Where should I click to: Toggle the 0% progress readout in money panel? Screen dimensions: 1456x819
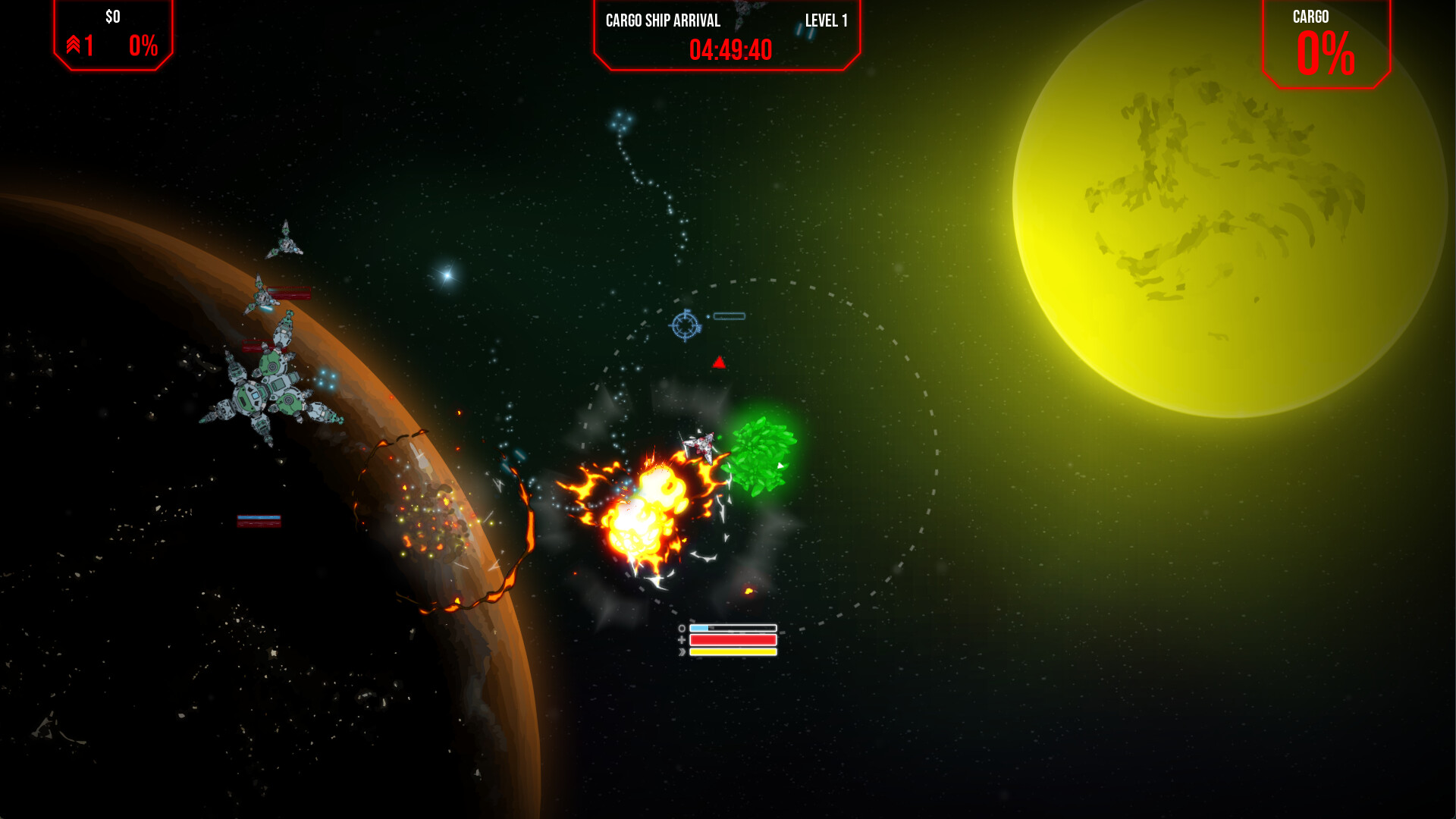pyautogui.click(x=143, y=46)
